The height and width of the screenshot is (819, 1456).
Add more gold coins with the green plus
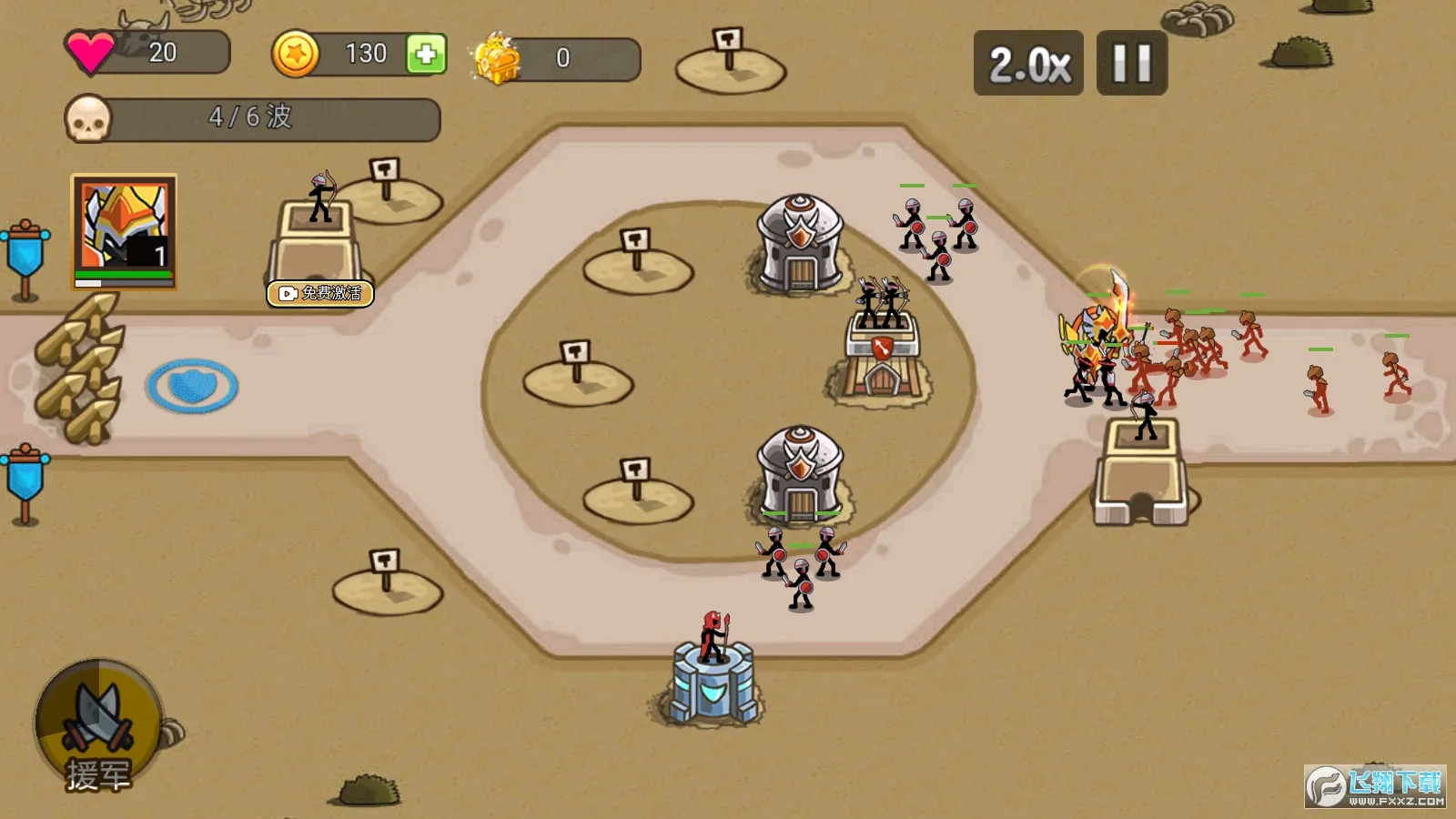426,55
